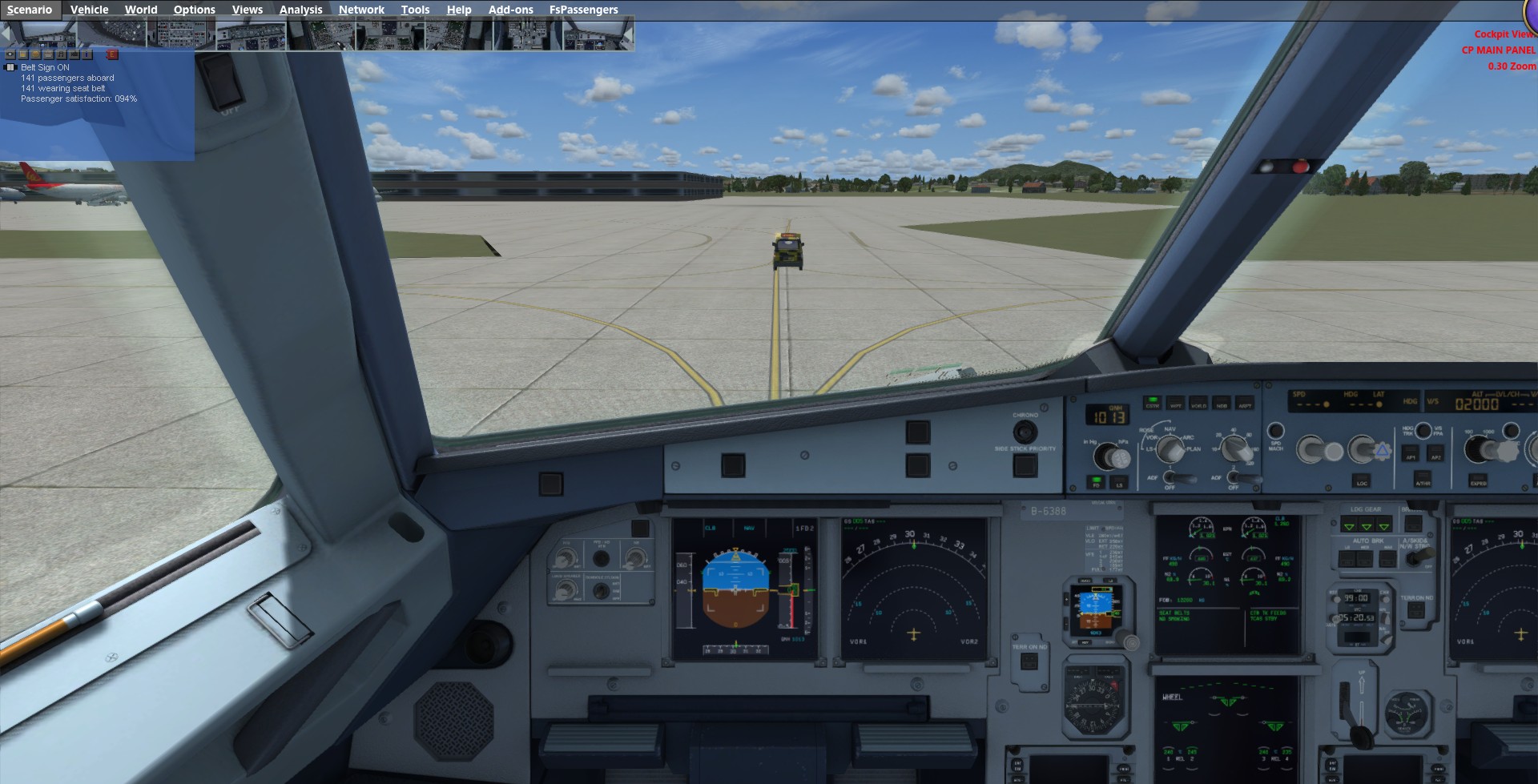
Task: Open the Vehicle menu
Action: point(89,10)
